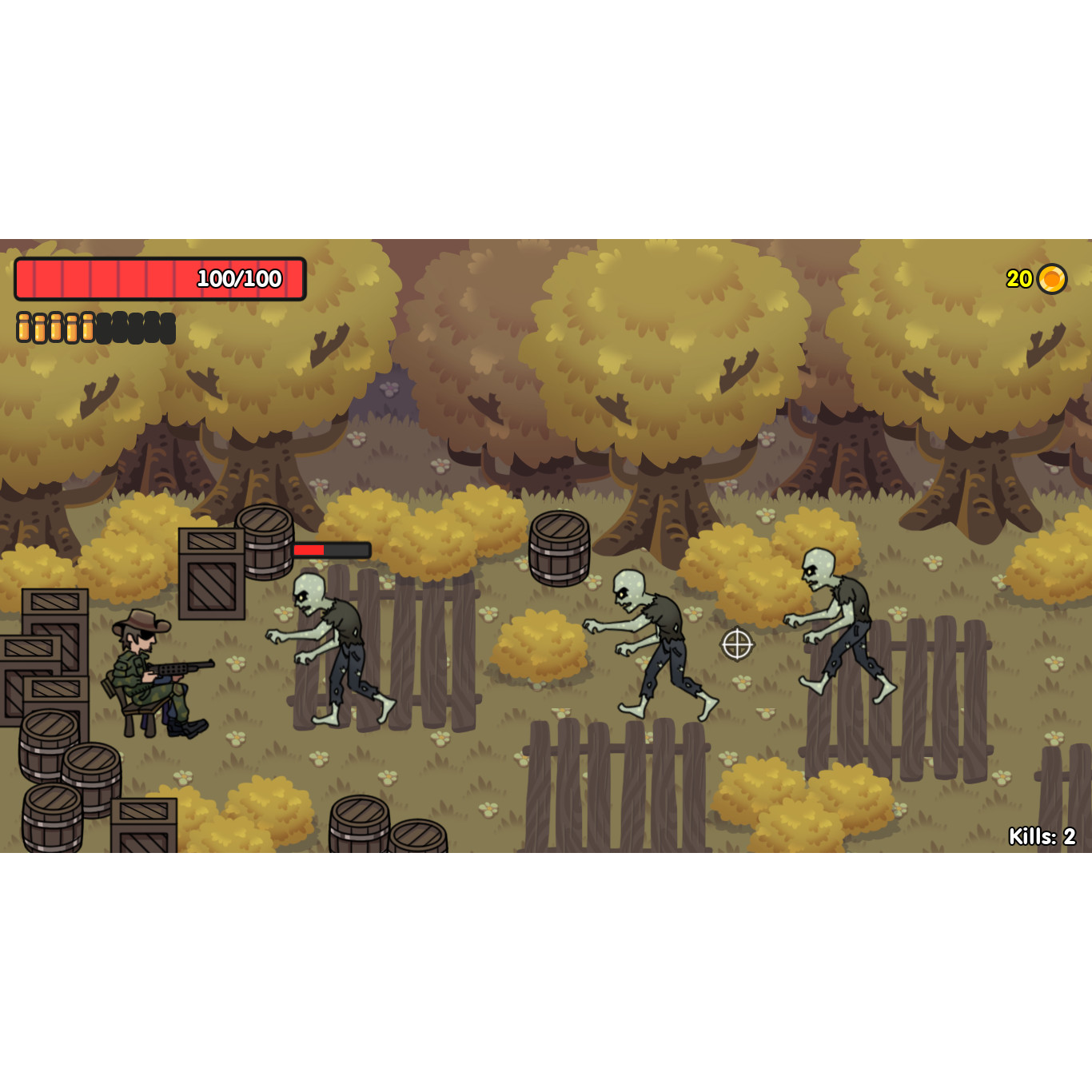This screenshot has height=1092, width=1092.
Task: Click the gold coin currency icon
Action: click(x=1051, y=279)
